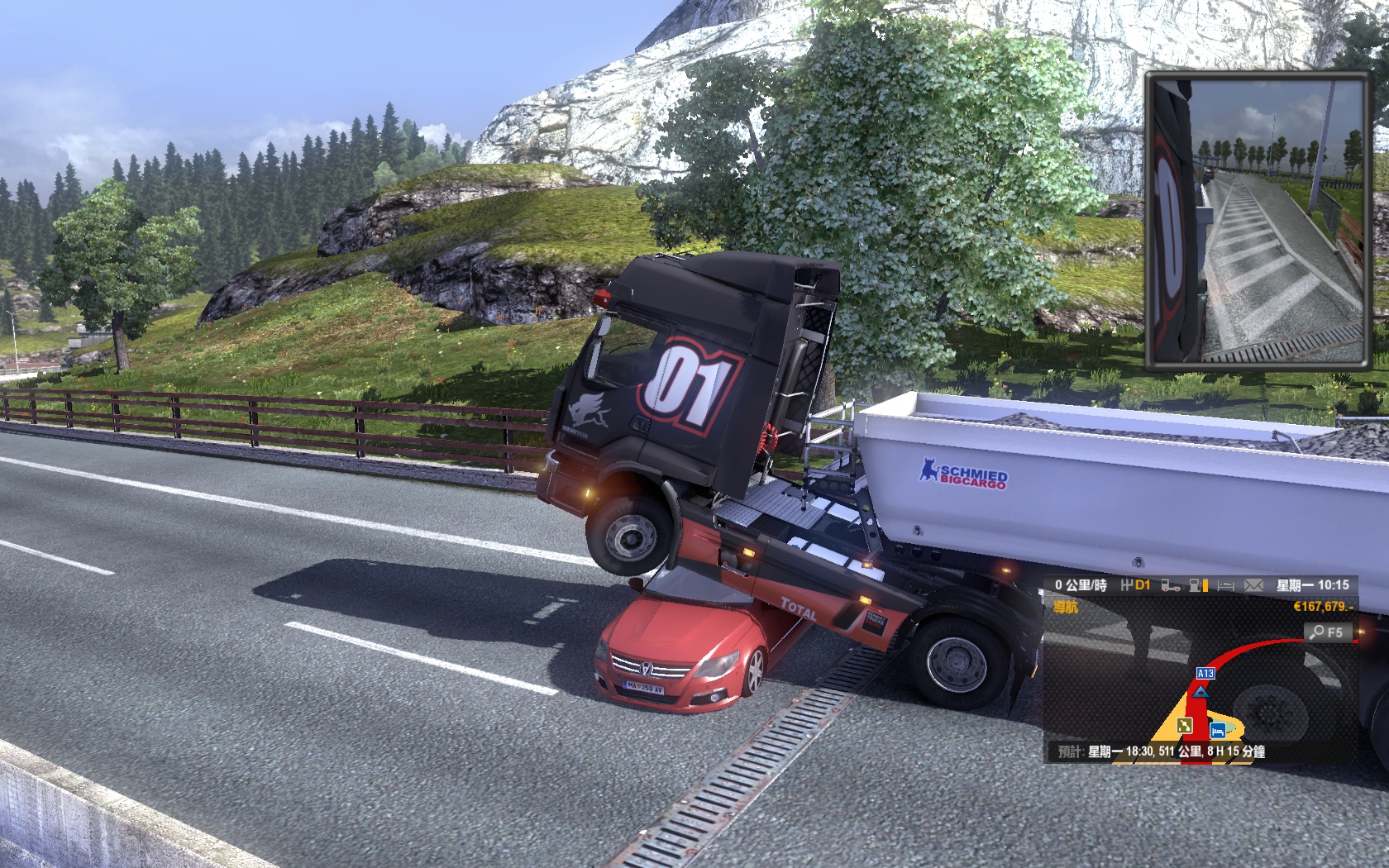Click the truck damage status icon
Image resolution: width=1389 pixels, height=868 pixels.
point(1171,585)
